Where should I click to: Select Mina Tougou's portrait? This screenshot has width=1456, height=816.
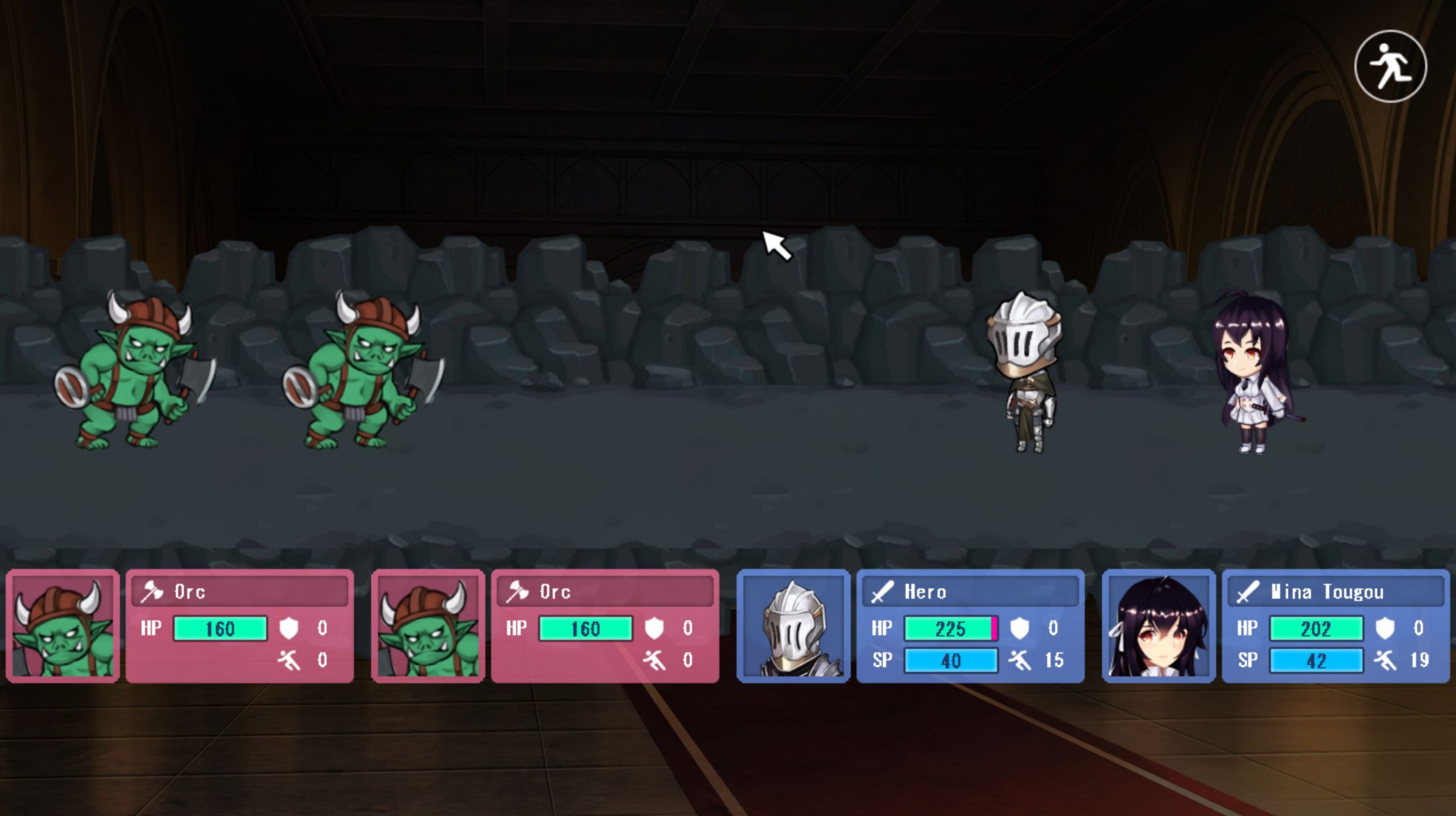(x=1158, y=625)
